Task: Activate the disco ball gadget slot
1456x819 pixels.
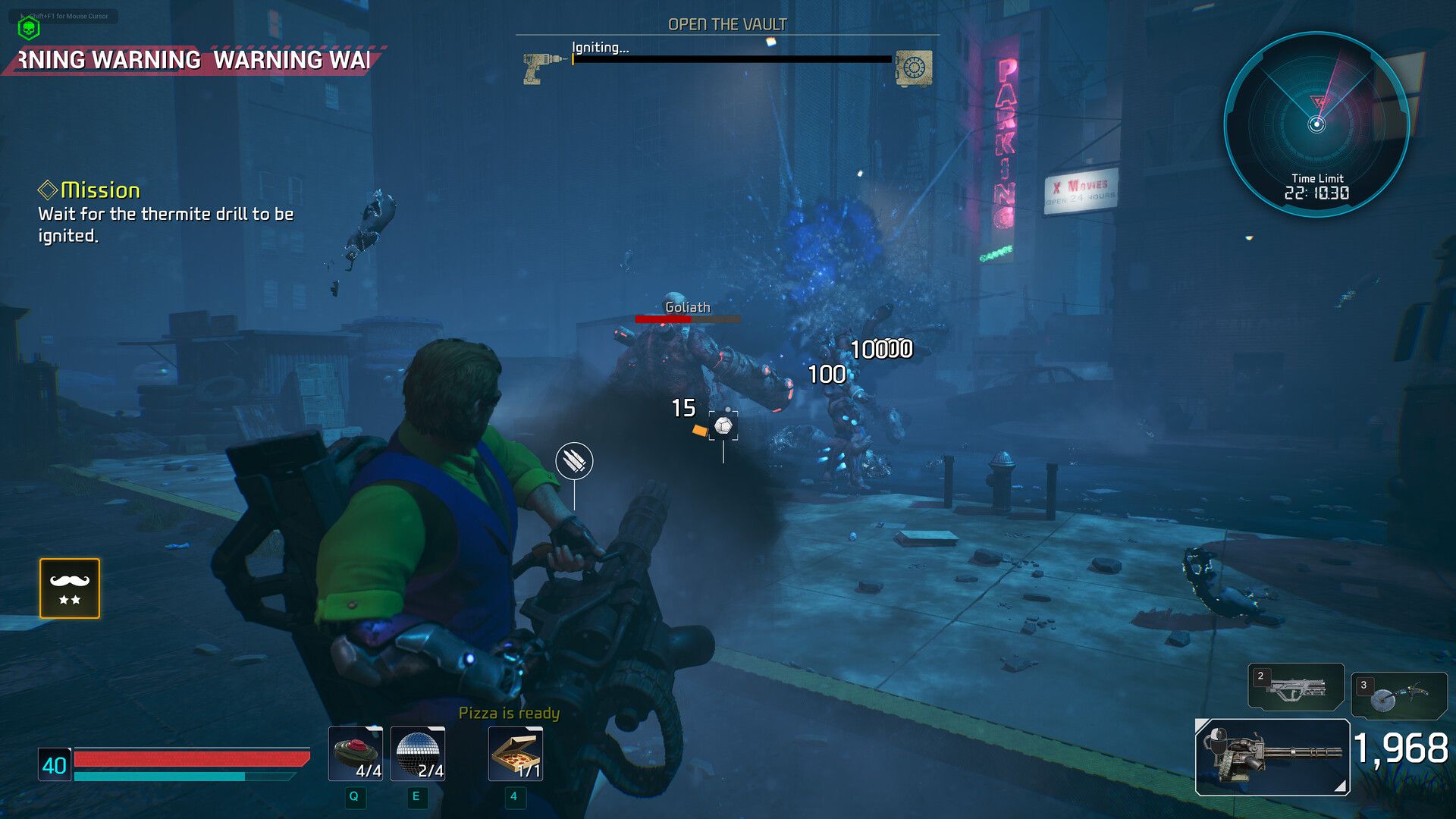Action: coord(418,754)
